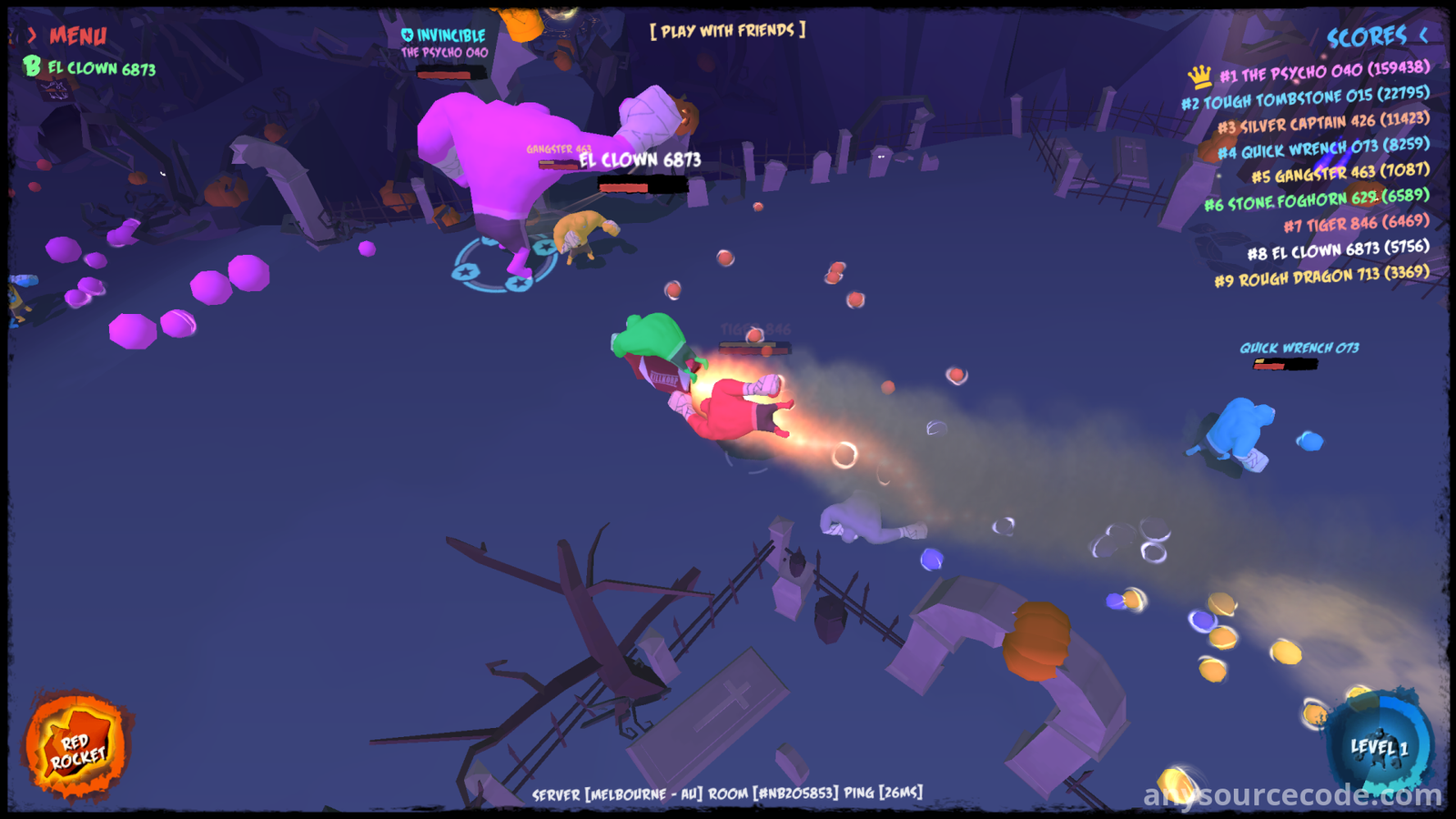1456x819 pixels.
Task: Activate the Red Rocket ability
Action: (77, 748)
